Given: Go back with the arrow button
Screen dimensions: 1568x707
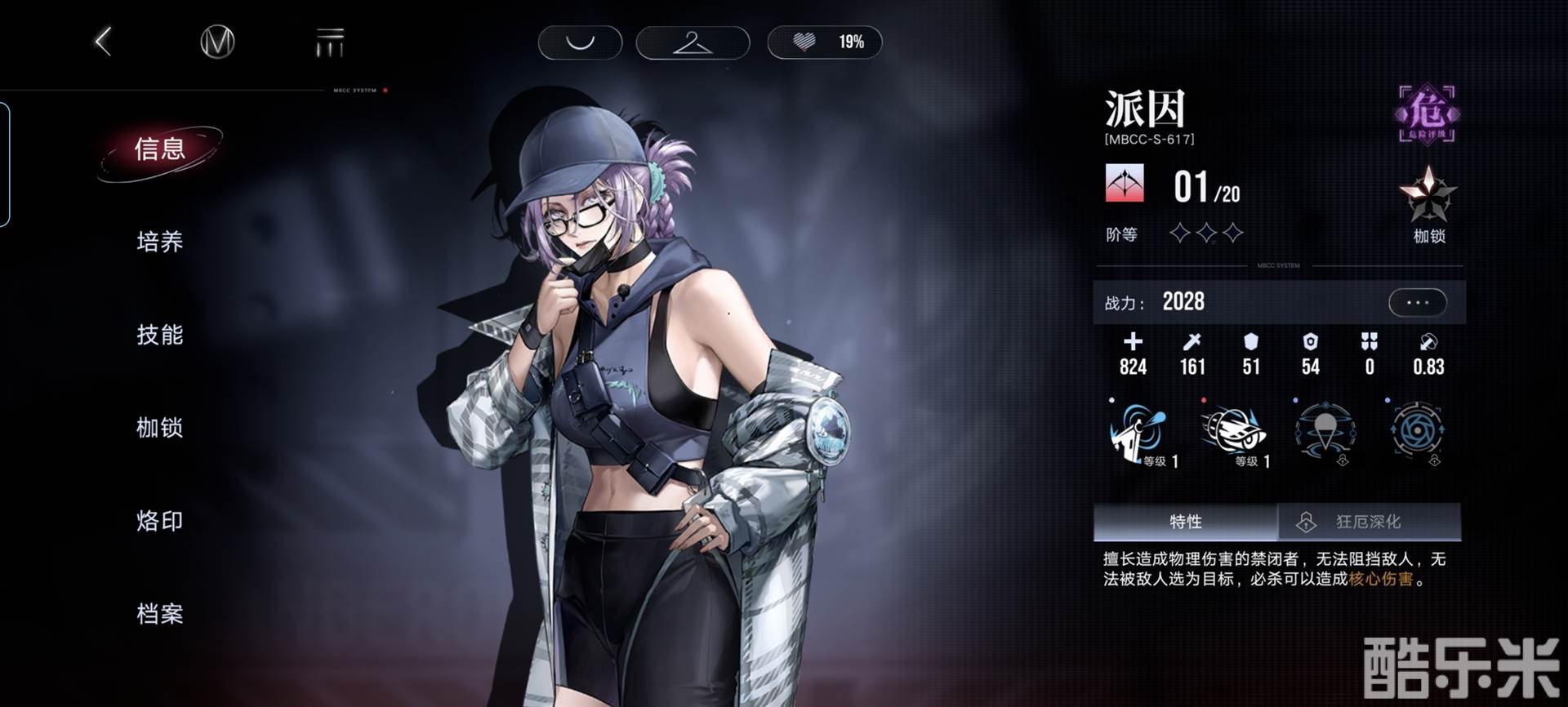Looking at the screenshot, I should [104, 42].
